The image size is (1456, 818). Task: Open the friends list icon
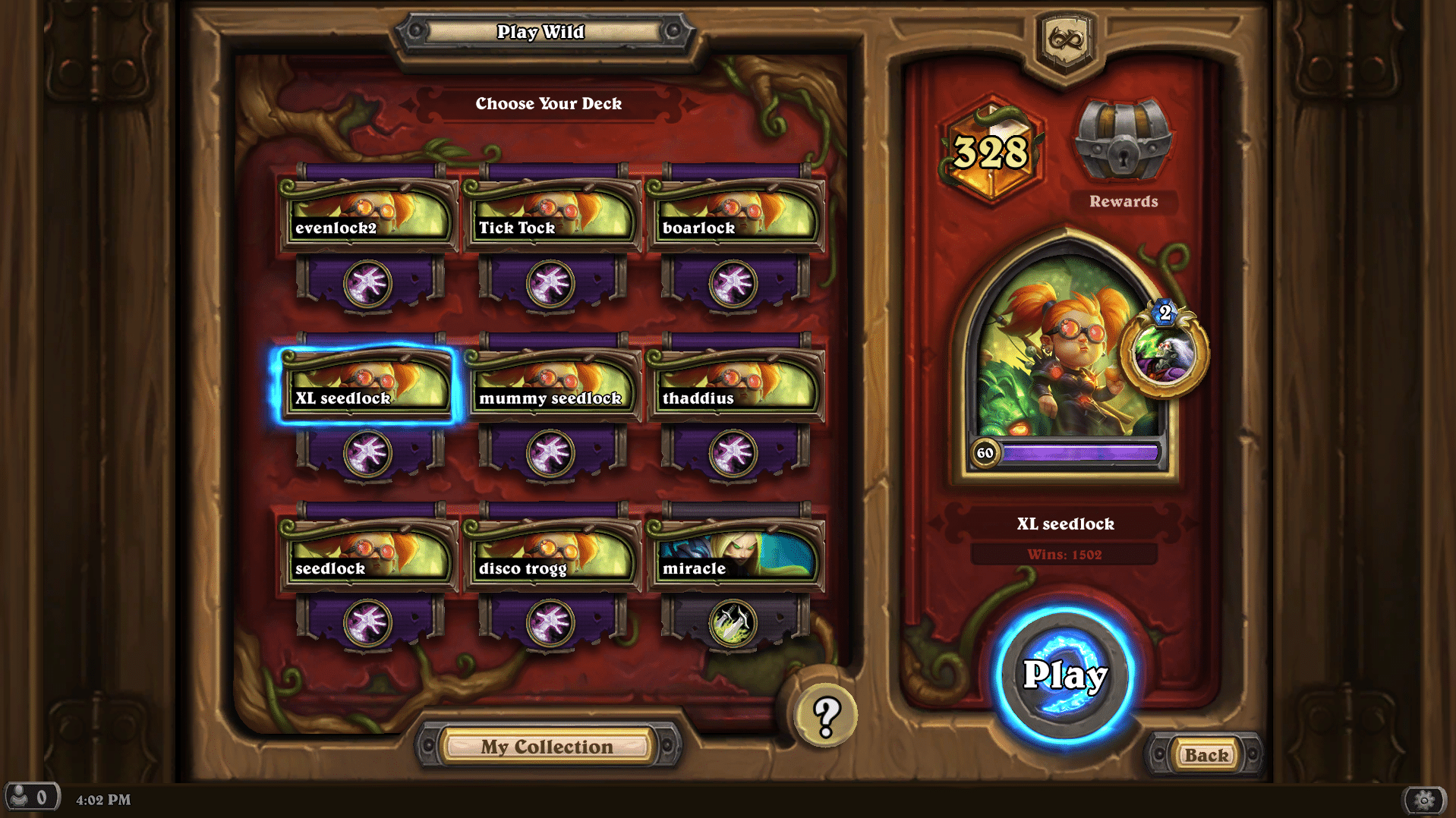tap(30, 798)
